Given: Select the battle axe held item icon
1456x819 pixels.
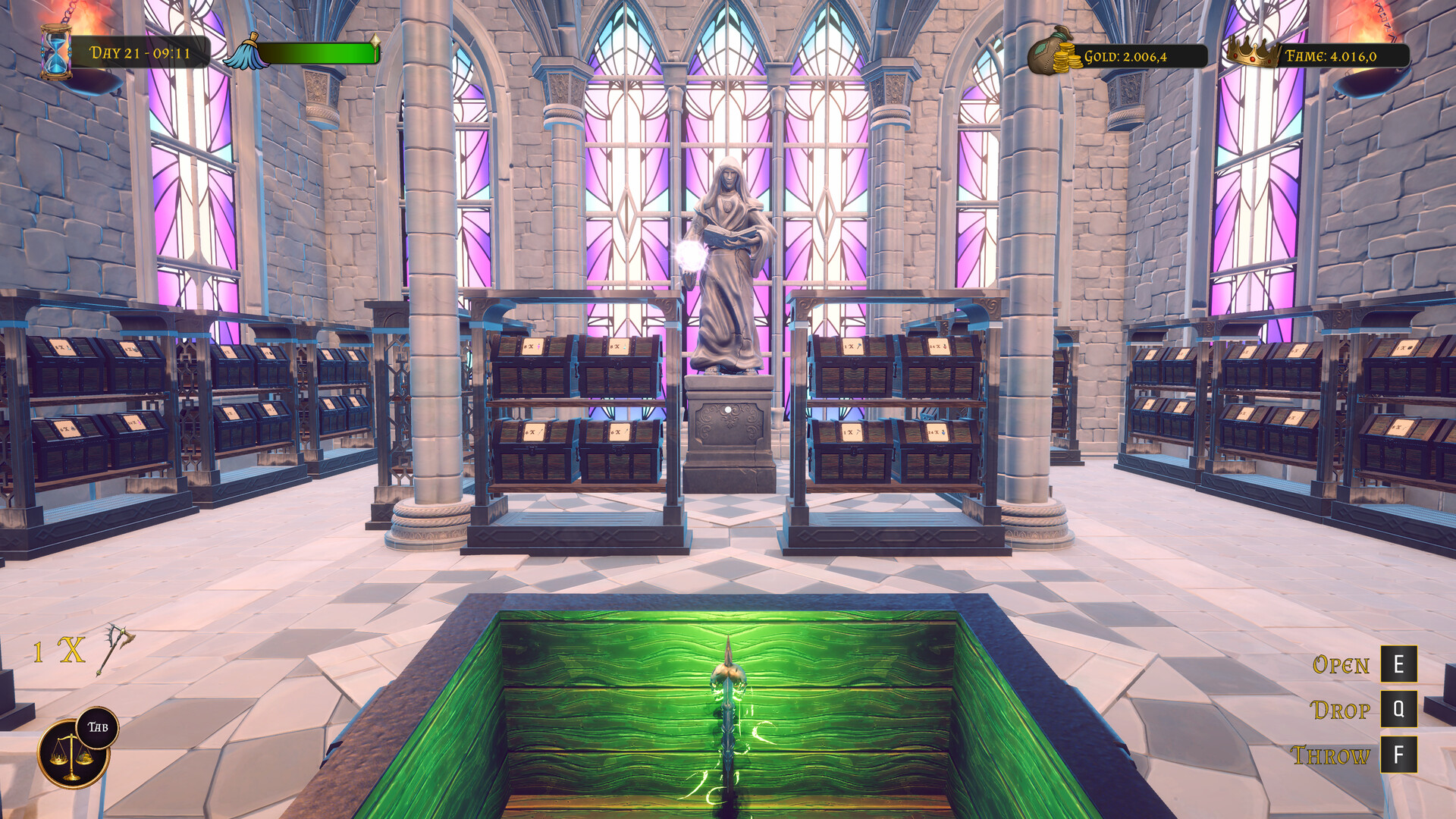Looking at the screenshot, I should (x=112, y=651).
